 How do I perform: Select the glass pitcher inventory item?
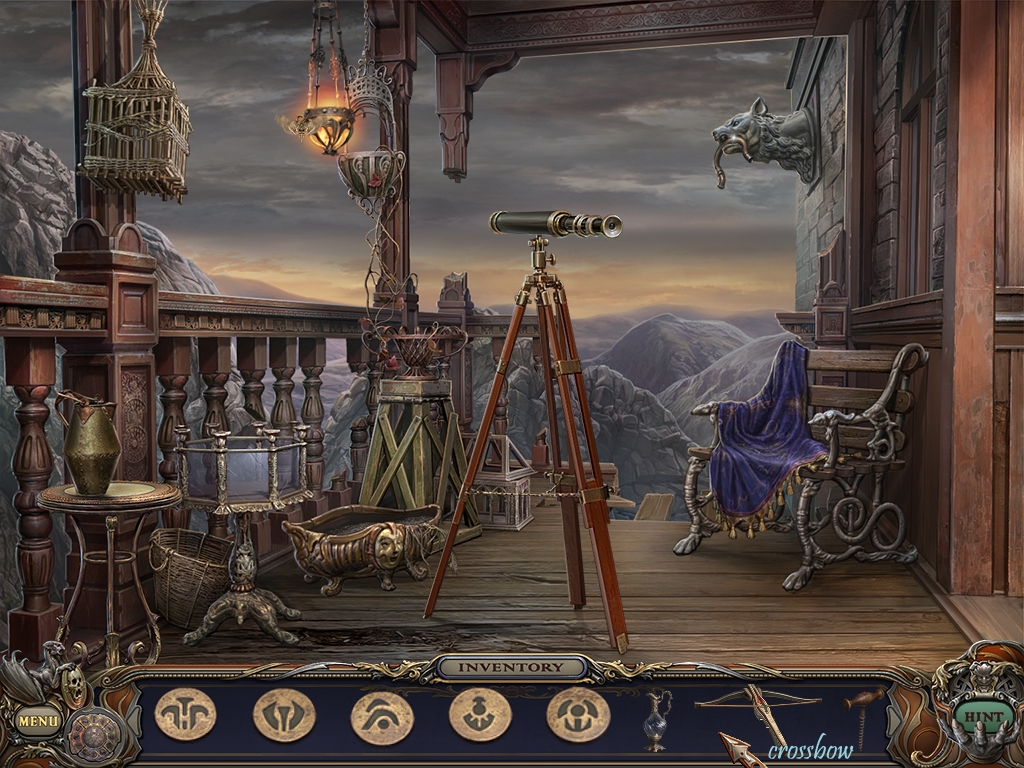(655, 717)
